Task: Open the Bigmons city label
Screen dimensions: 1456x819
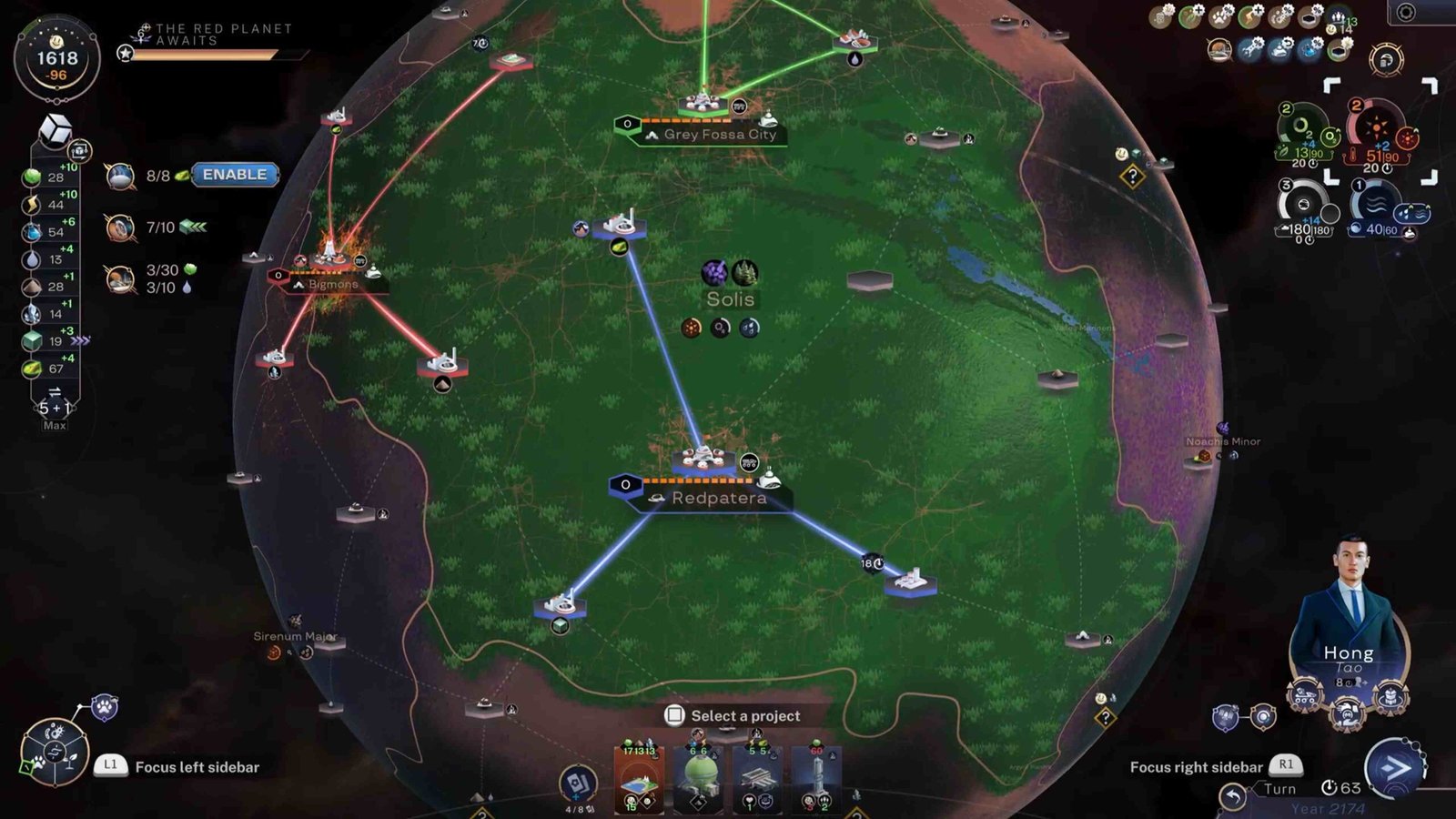Action: pyautogui.click(x=332, y=285)
